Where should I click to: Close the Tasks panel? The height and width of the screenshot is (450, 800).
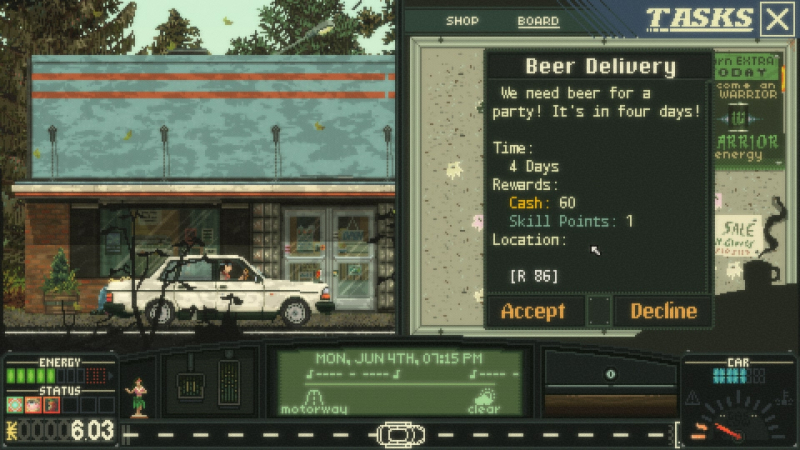click(x=777, y=19)
